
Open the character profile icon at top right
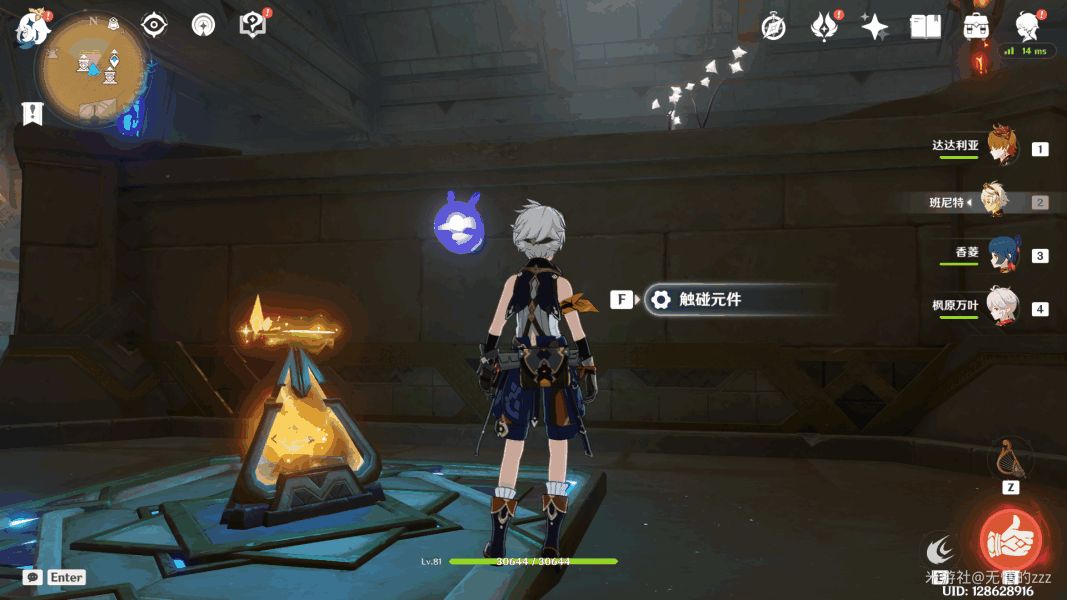[1027, 27]
